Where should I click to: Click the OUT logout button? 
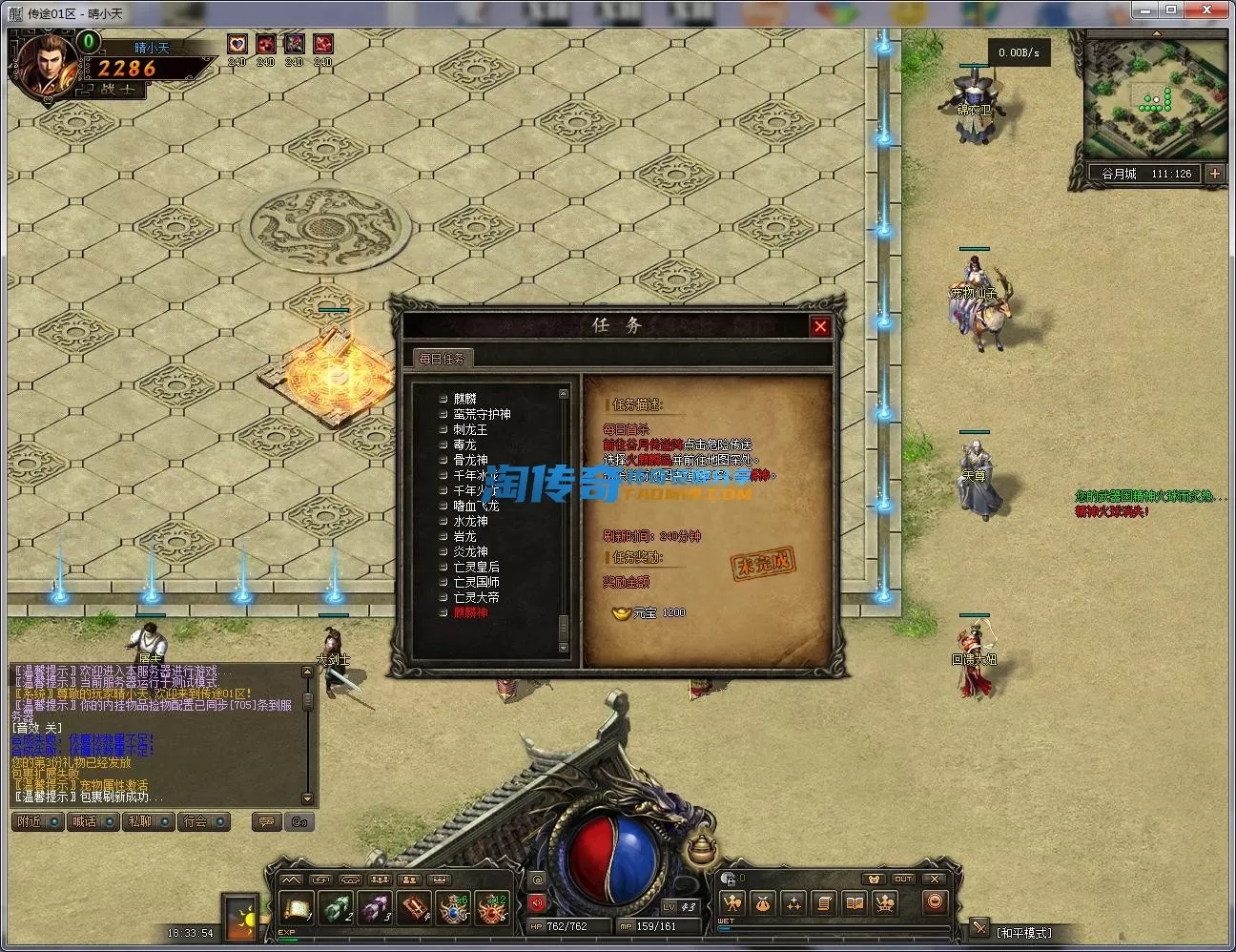point(903,879)
